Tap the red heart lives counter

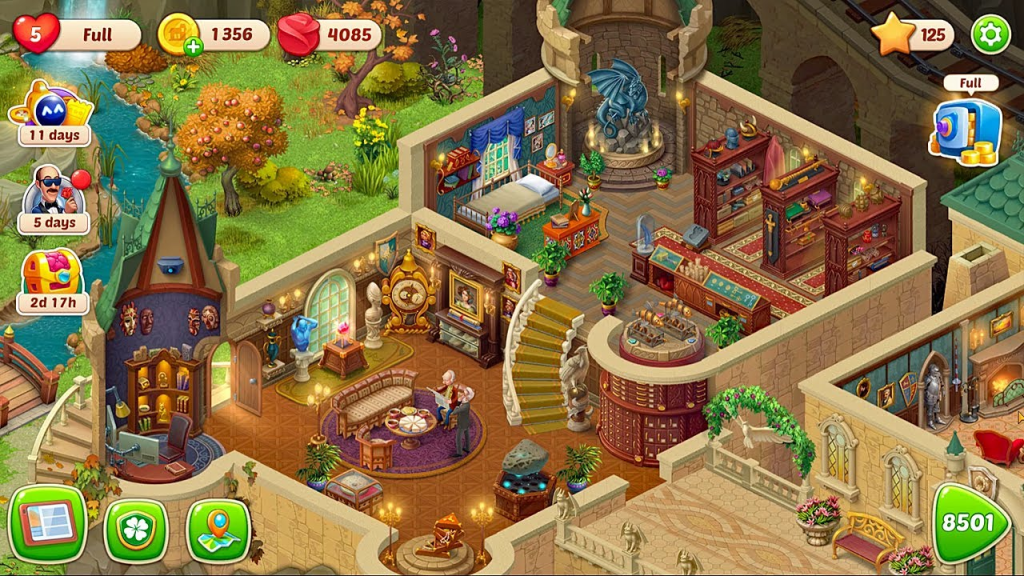36,35
